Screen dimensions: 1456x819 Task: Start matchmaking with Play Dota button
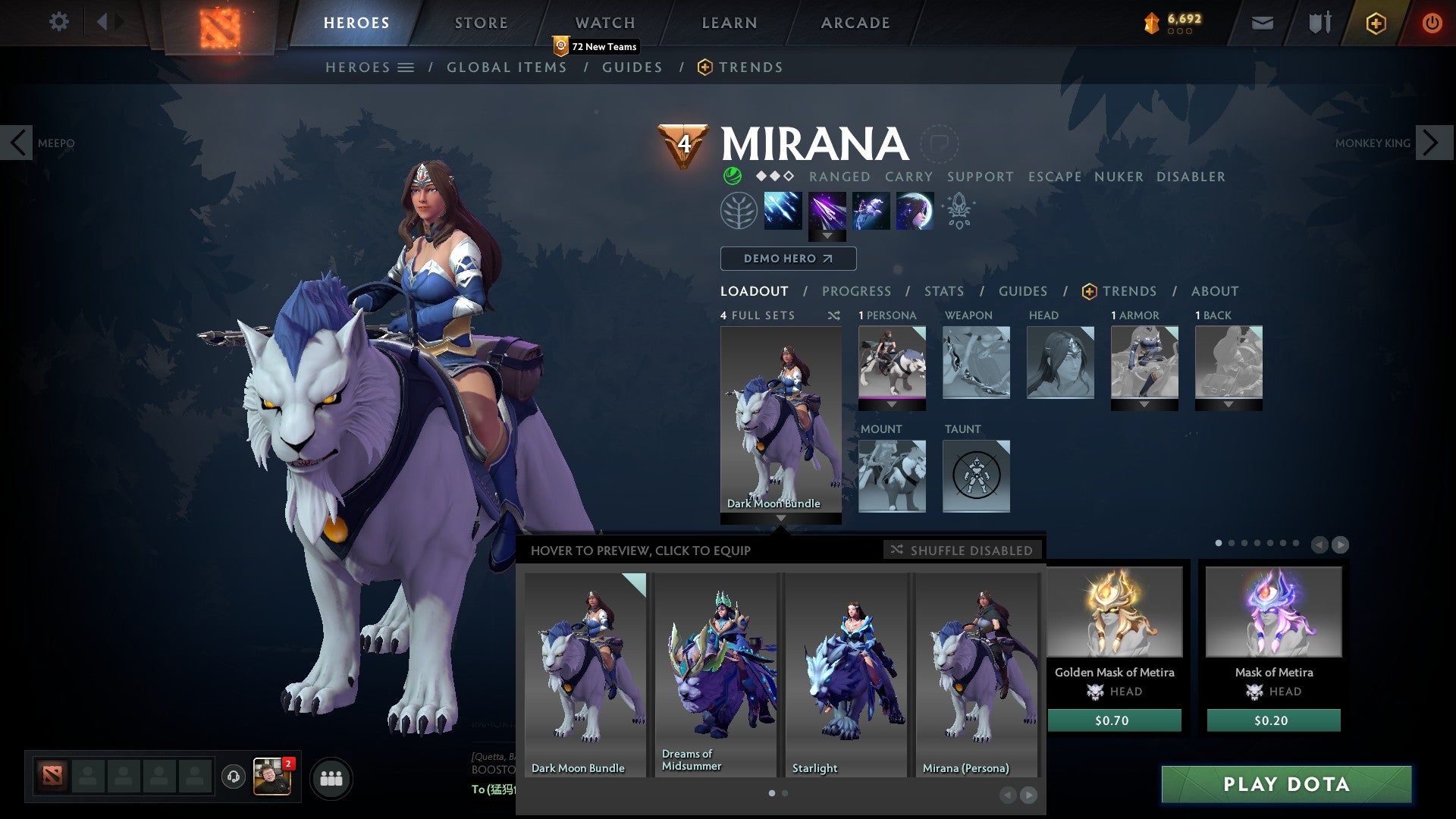pos(1286,784)
